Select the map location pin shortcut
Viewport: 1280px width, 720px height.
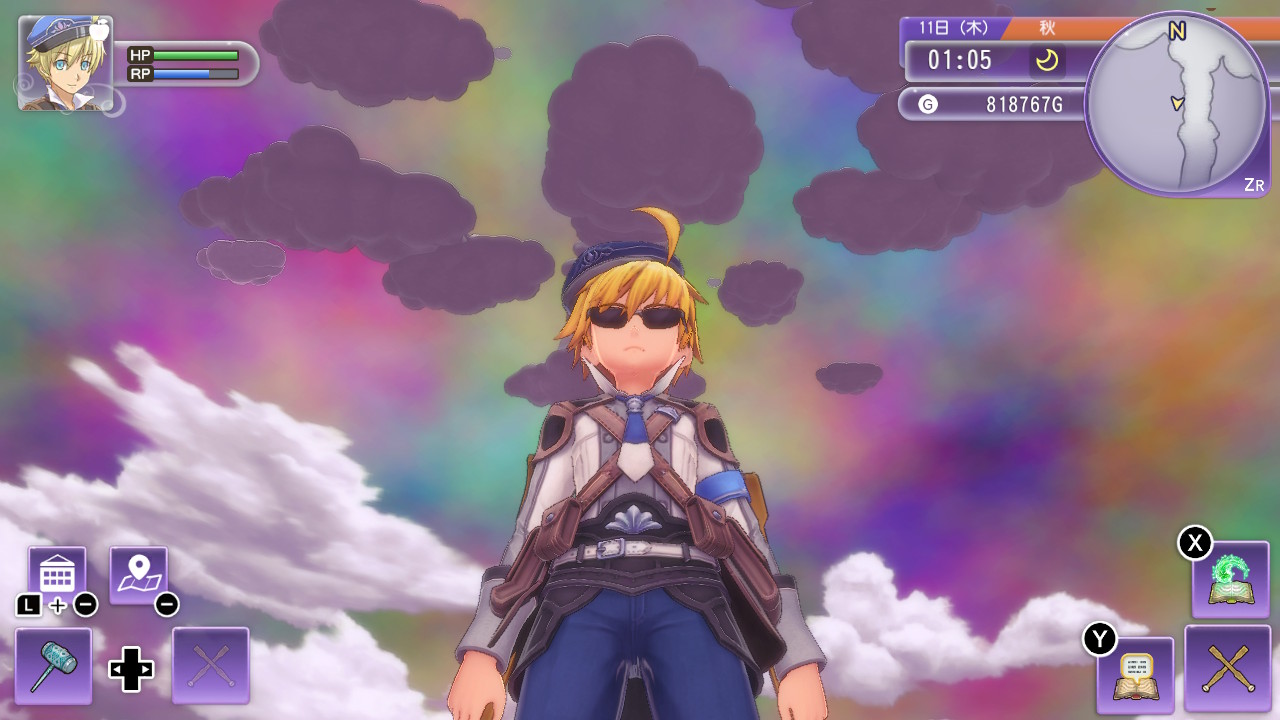tap(140, 572)
